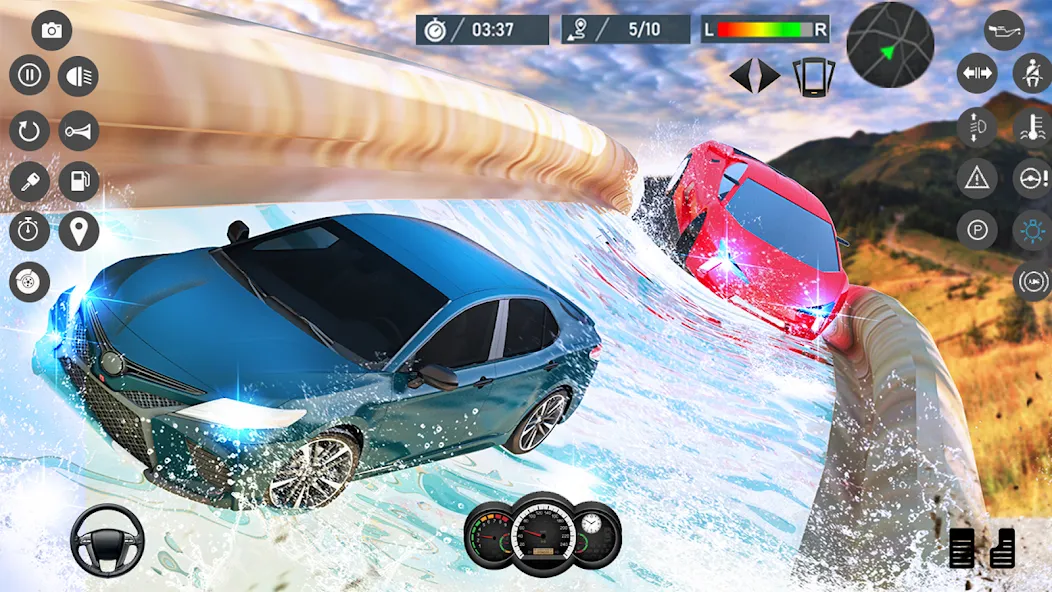1052x592 pixels.
Task: Reset the car with the circular arrow
Action: (30, 130)
